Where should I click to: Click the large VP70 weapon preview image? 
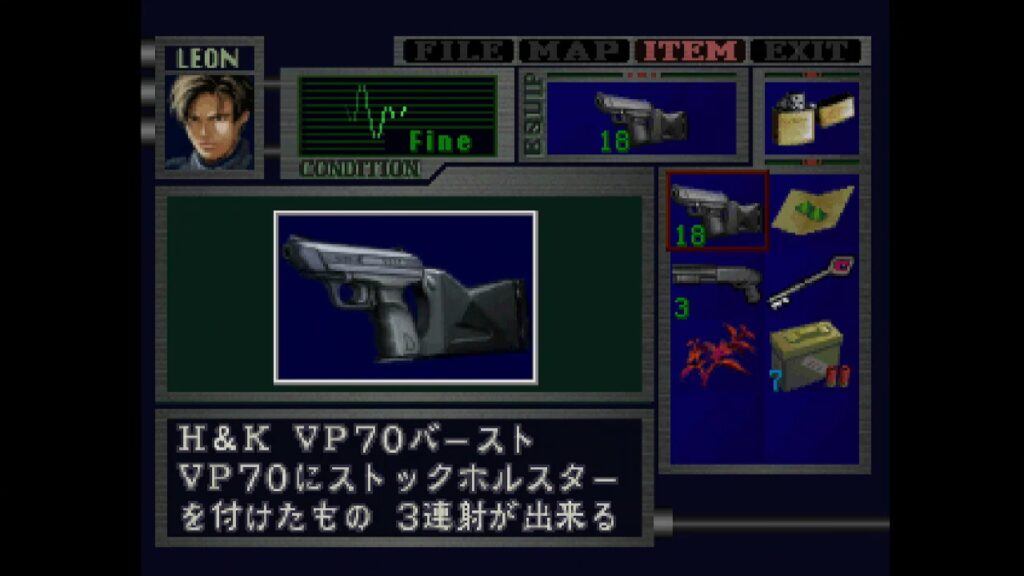[x=405, y=296]
